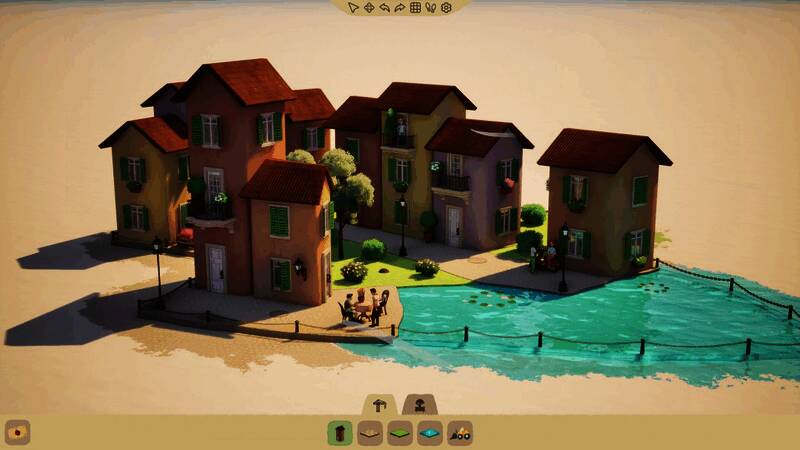Select the house building tool

coord(340,433)
